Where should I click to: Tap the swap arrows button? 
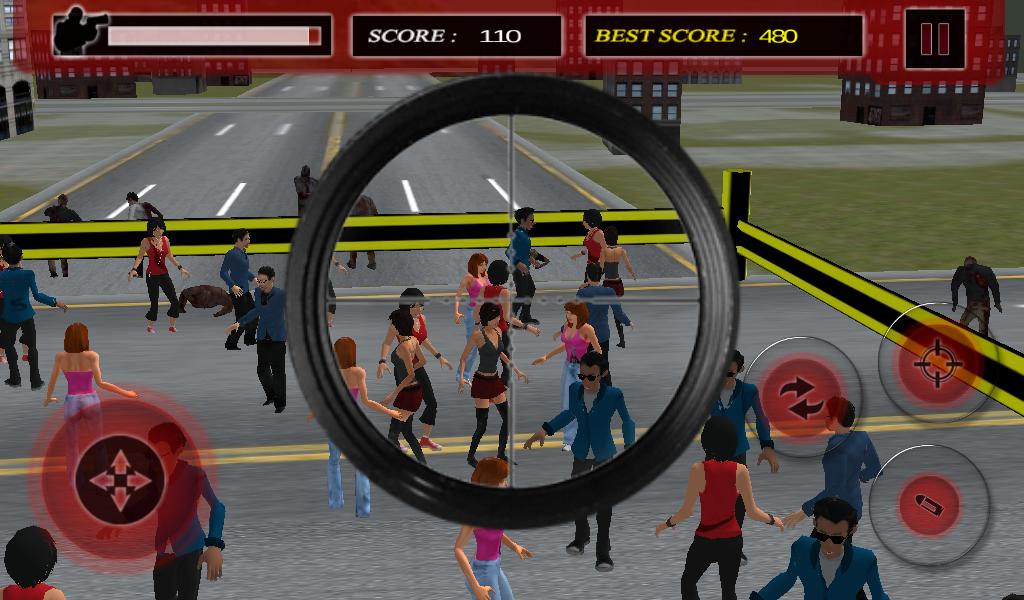(803, 397)
